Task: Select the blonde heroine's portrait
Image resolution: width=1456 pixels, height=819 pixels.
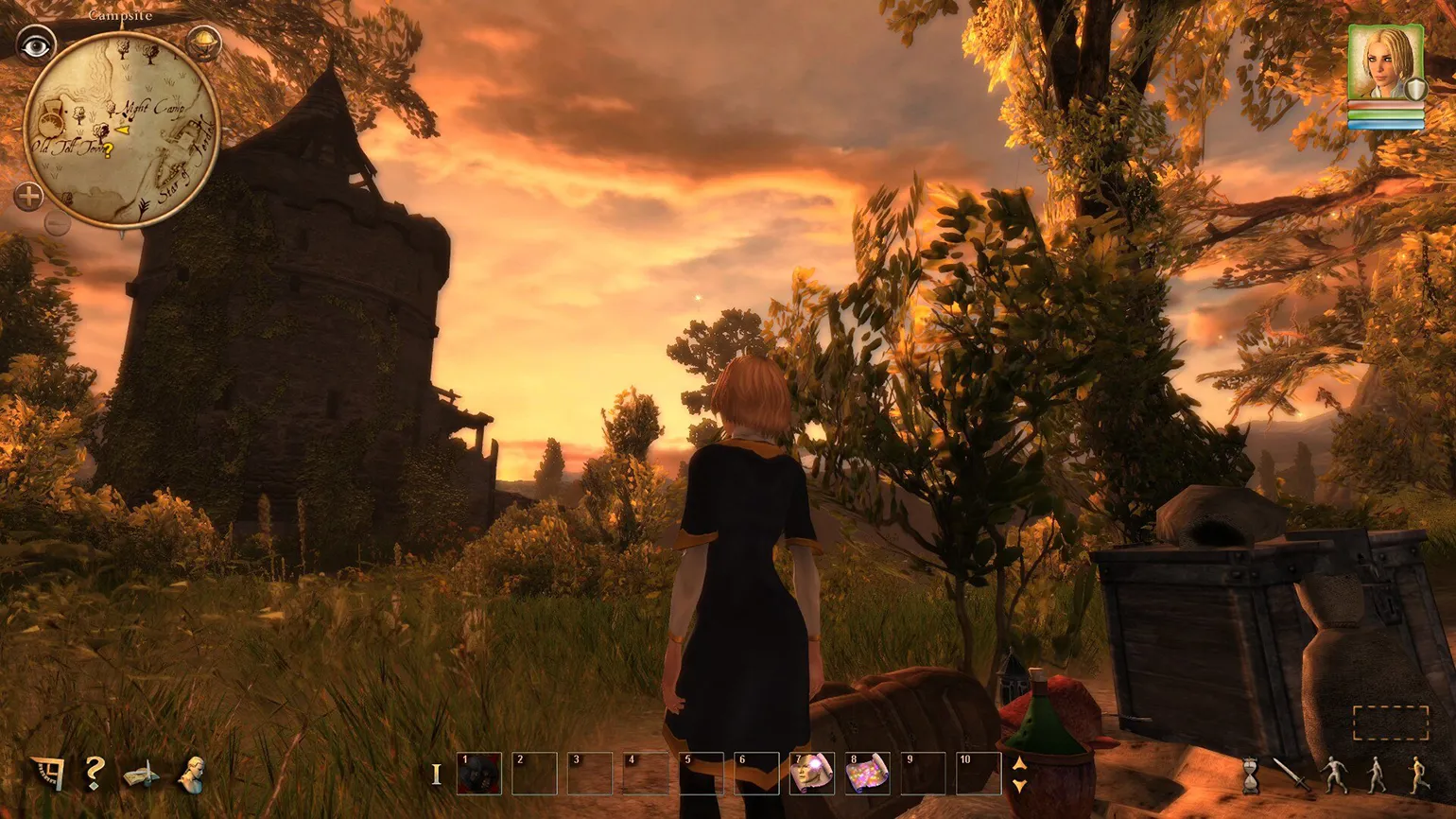Action: click(x=1385, y=61)
